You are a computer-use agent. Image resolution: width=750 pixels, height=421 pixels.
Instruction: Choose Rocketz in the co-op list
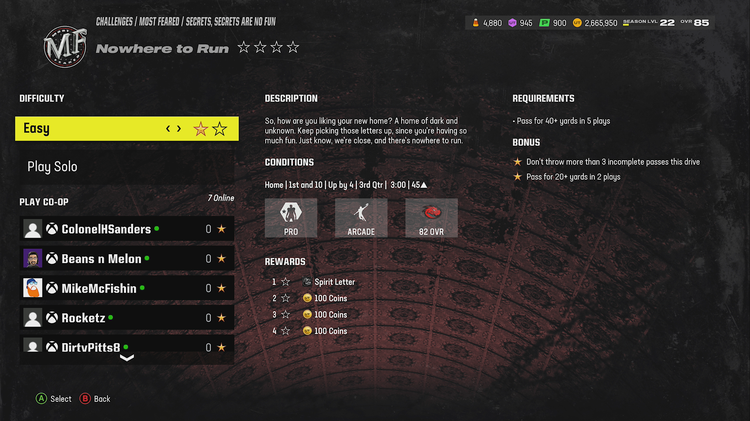point(127,318)
